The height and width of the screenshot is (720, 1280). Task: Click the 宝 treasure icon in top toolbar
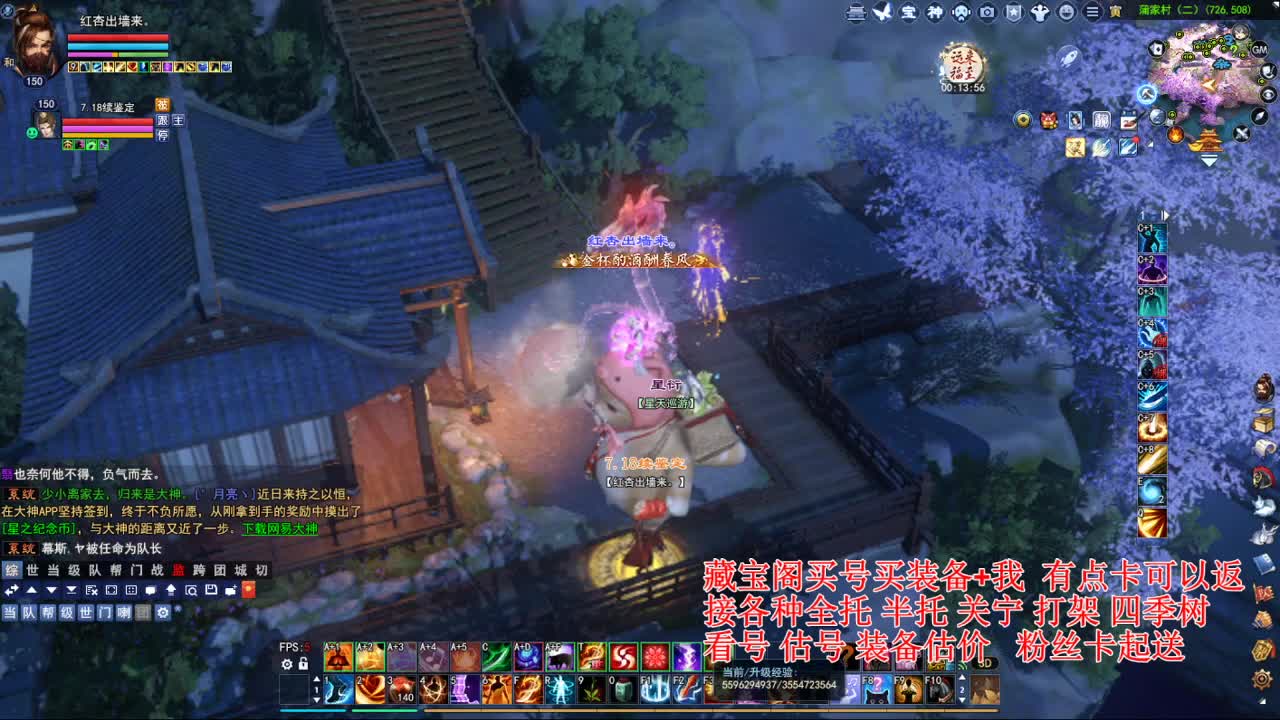coord(906,12)
